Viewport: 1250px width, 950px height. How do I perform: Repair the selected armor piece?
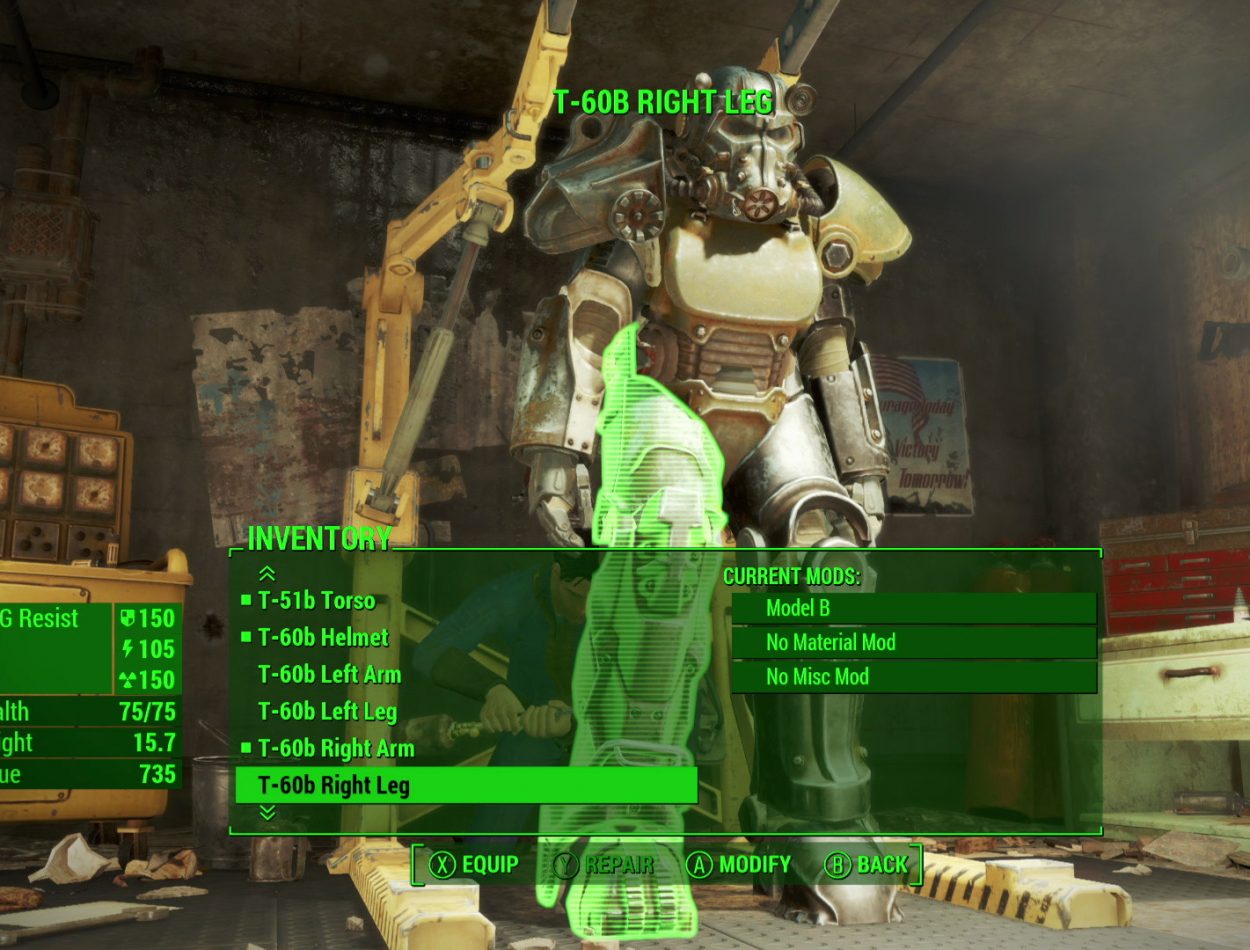[604, 865]
